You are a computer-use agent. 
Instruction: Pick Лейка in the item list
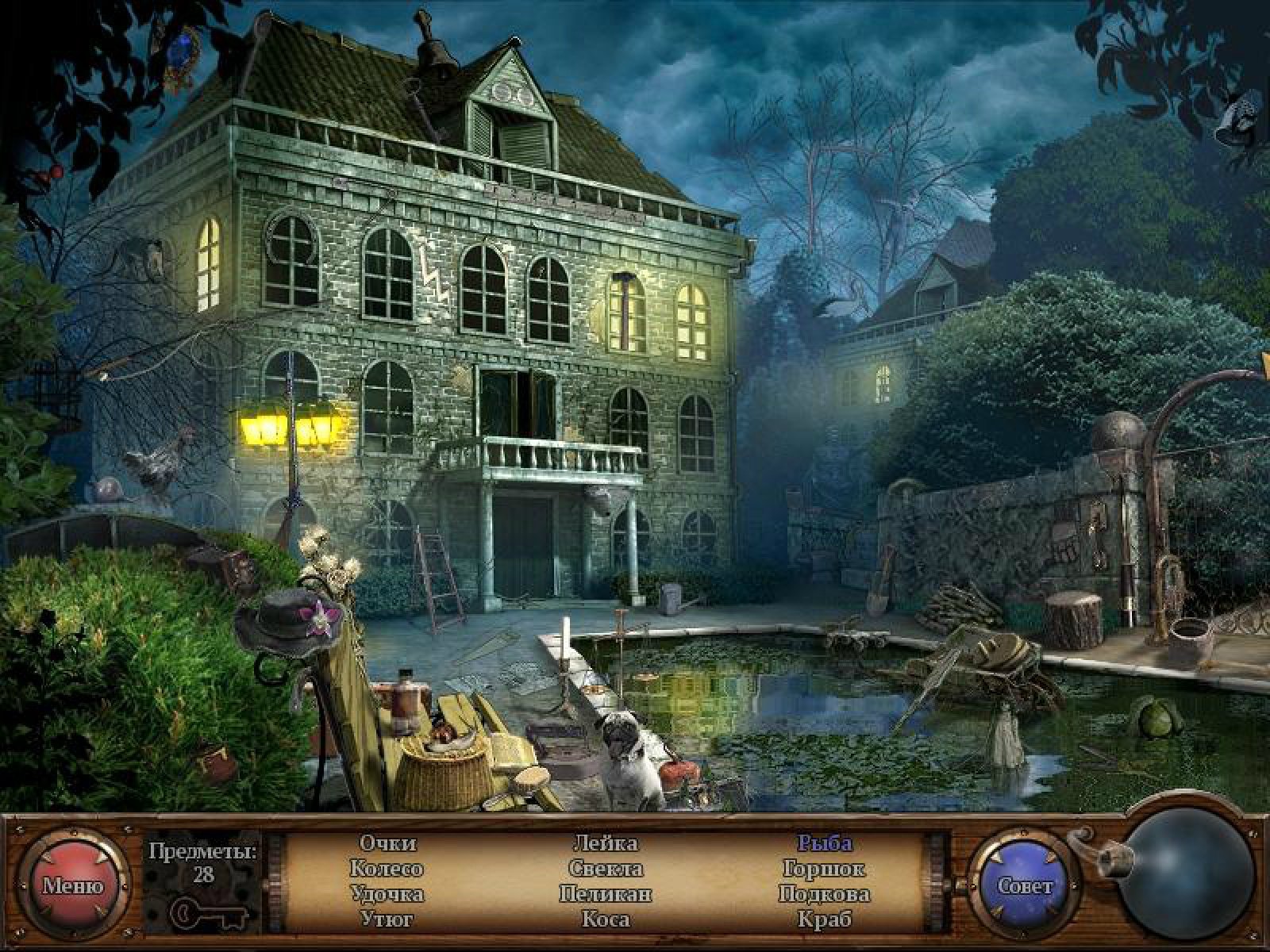point(606,843)
